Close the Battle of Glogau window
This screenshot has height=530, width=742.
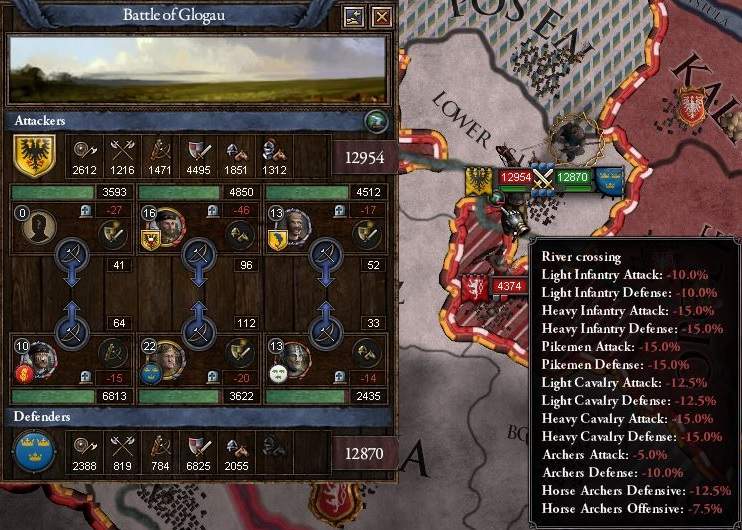(381, 16)
